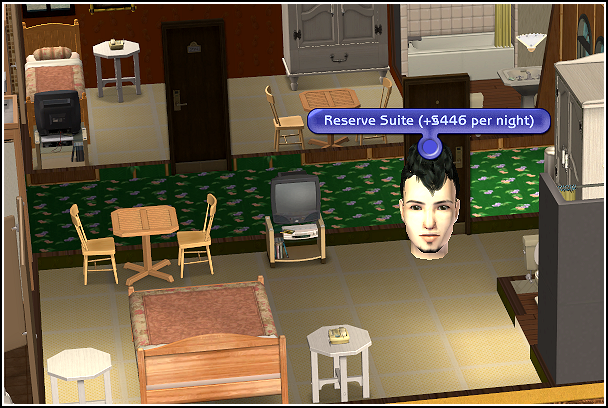Image resolution: width=608 pixels, height=408 pixels.
Task: Choose the Reserve Suite option
Action: pos(429,121)
